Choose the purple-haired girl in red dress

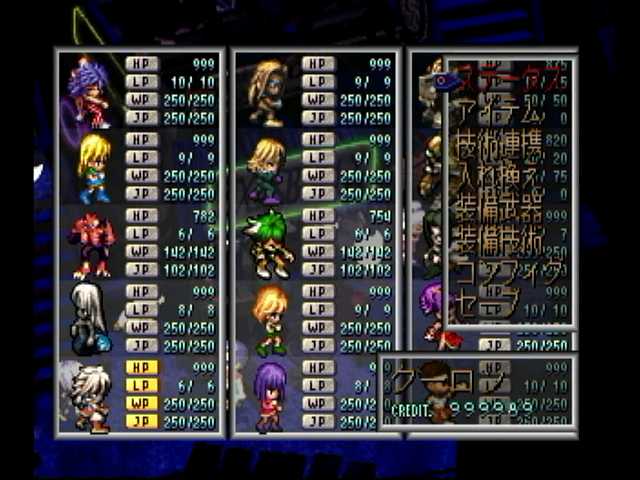(x=269, y=396)
